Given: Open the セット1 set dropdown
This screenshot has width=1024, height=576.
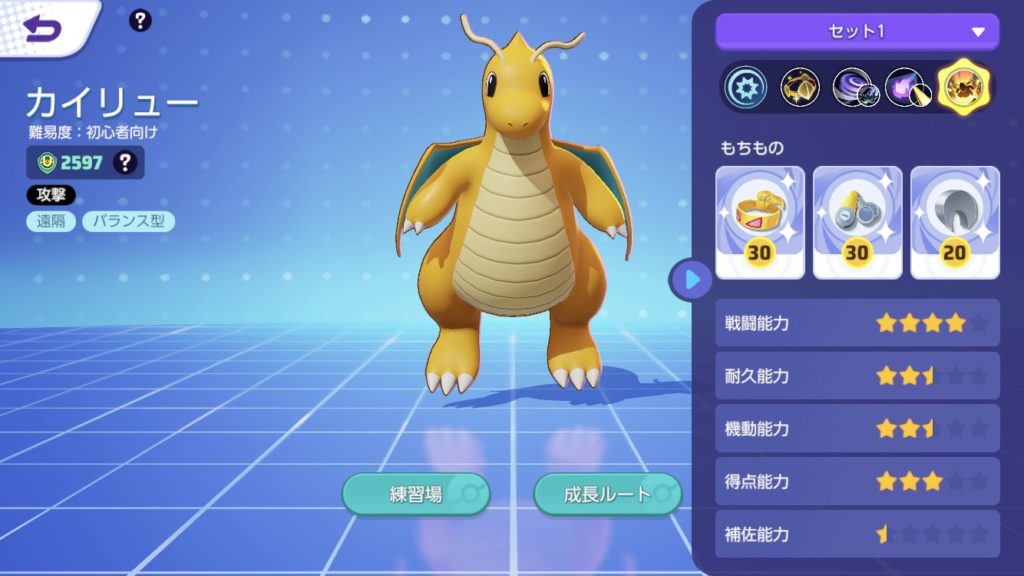Looking at the screenshot, I should tap(857, 31).
